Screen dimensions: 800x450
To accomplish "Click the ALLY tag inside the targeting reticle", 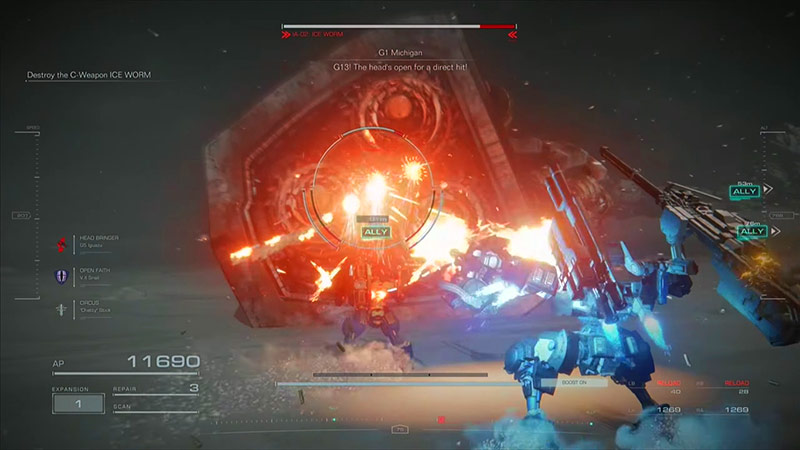I will [375, 231].
